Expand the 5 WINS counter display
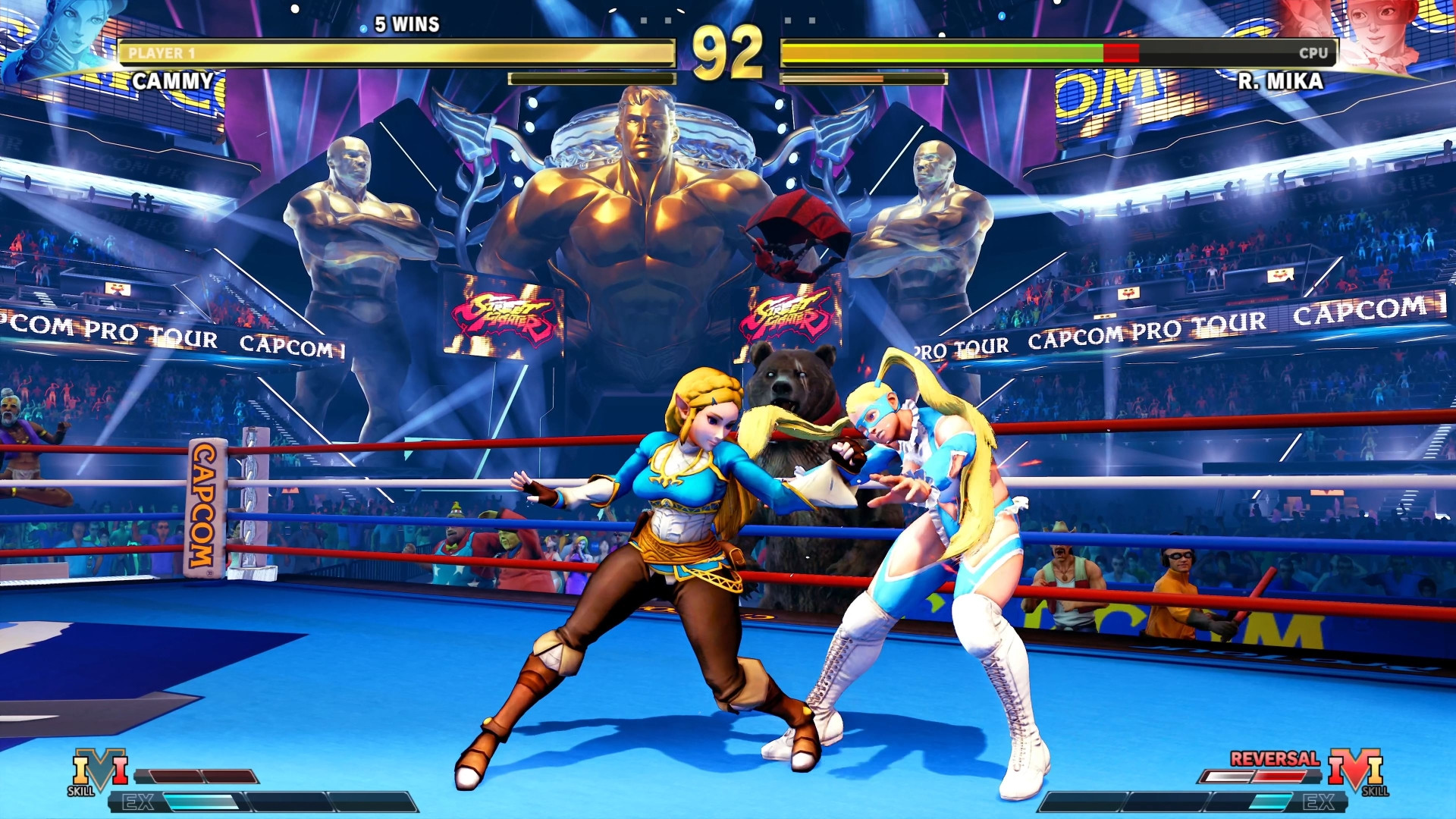This screenshot has height=819, width=1456. [404, 25]
